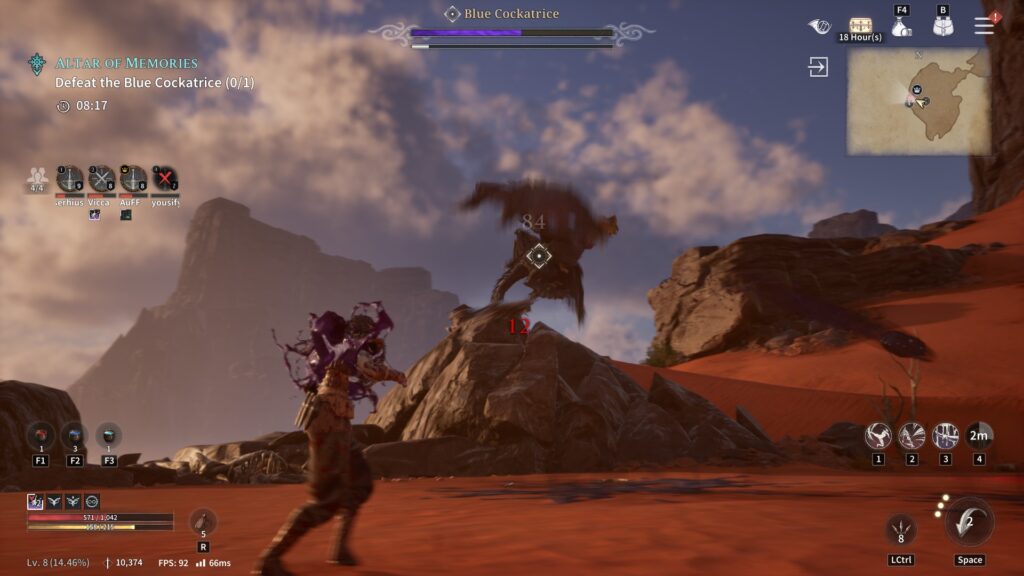Click the treasure chest 18 Hour(s) reward
Image resolution: width=1024 pixels, height=576 pixels.
click(860, 26)
